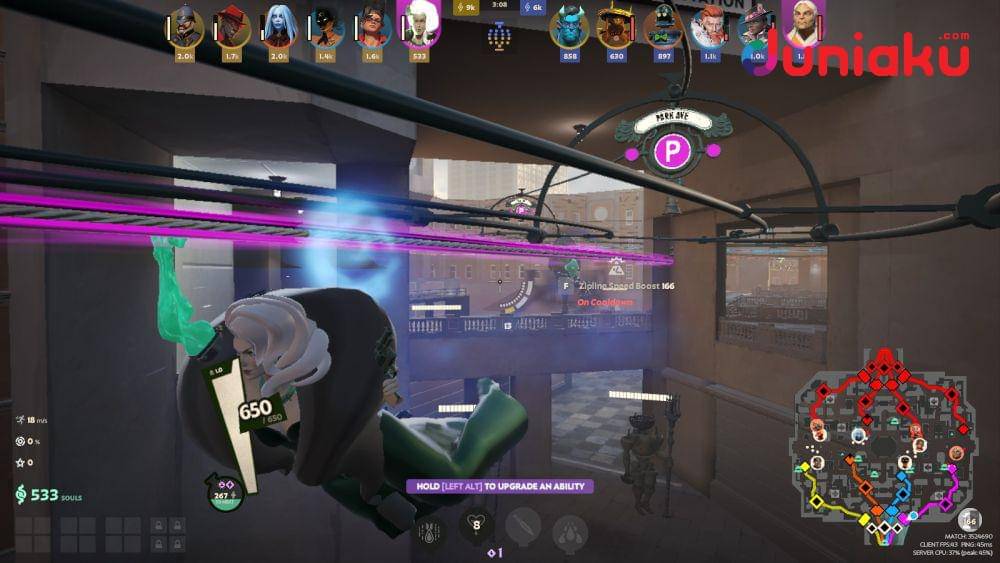Image resolution: width=1000 pixels, height=563 pixels.
Task: Click the red fedora hero portrait
Action: point(232,27)
